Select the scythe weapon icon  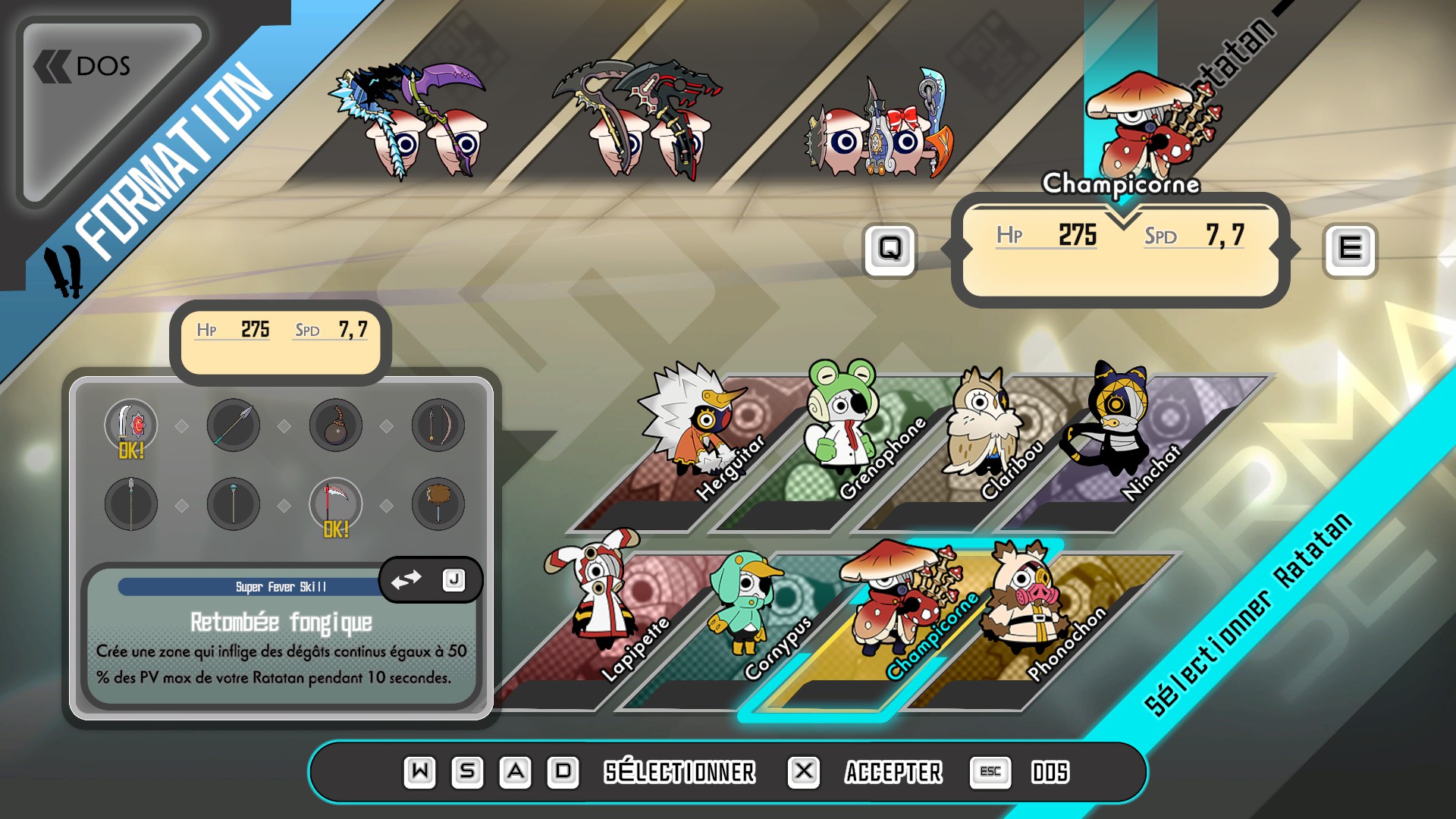[x=336, y=504]
